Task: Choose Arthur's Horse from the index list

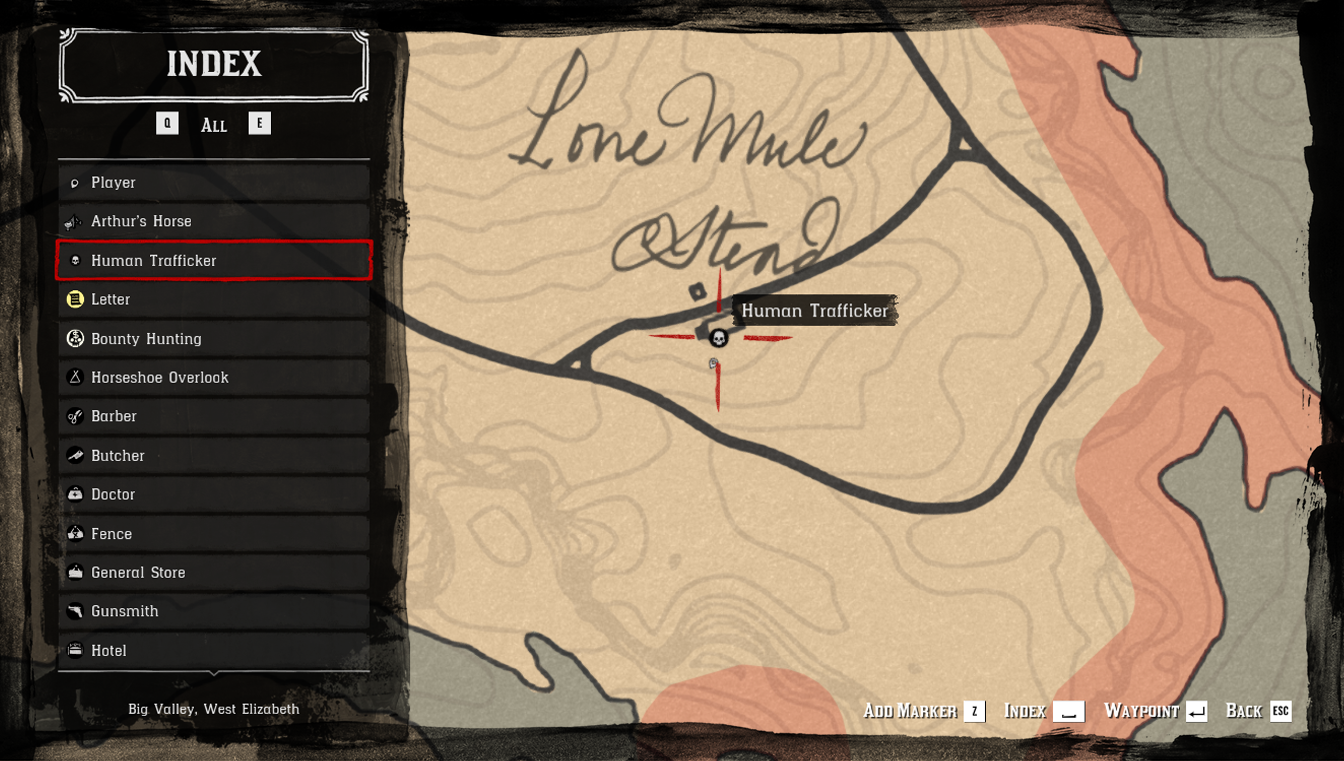Action: coord(213,221)
